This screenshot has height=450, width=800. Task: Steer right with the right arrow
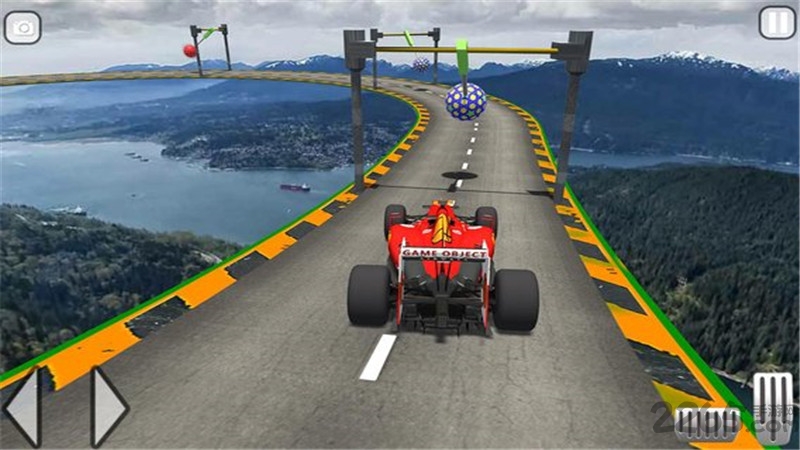point(108,407)
